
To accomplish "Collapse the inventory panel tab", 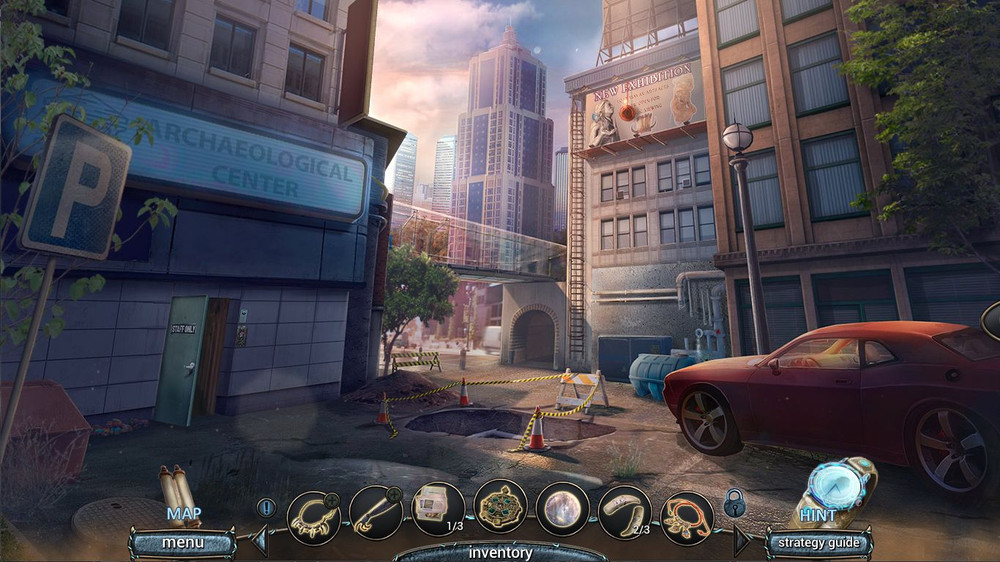I will click(499, 552).
